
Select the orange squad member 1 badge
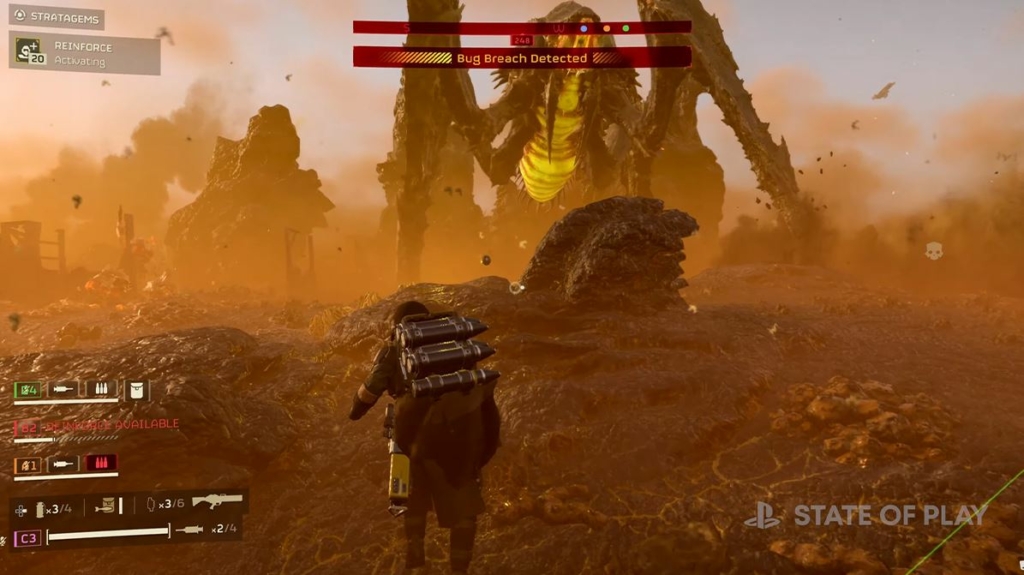tap(27, 464)
